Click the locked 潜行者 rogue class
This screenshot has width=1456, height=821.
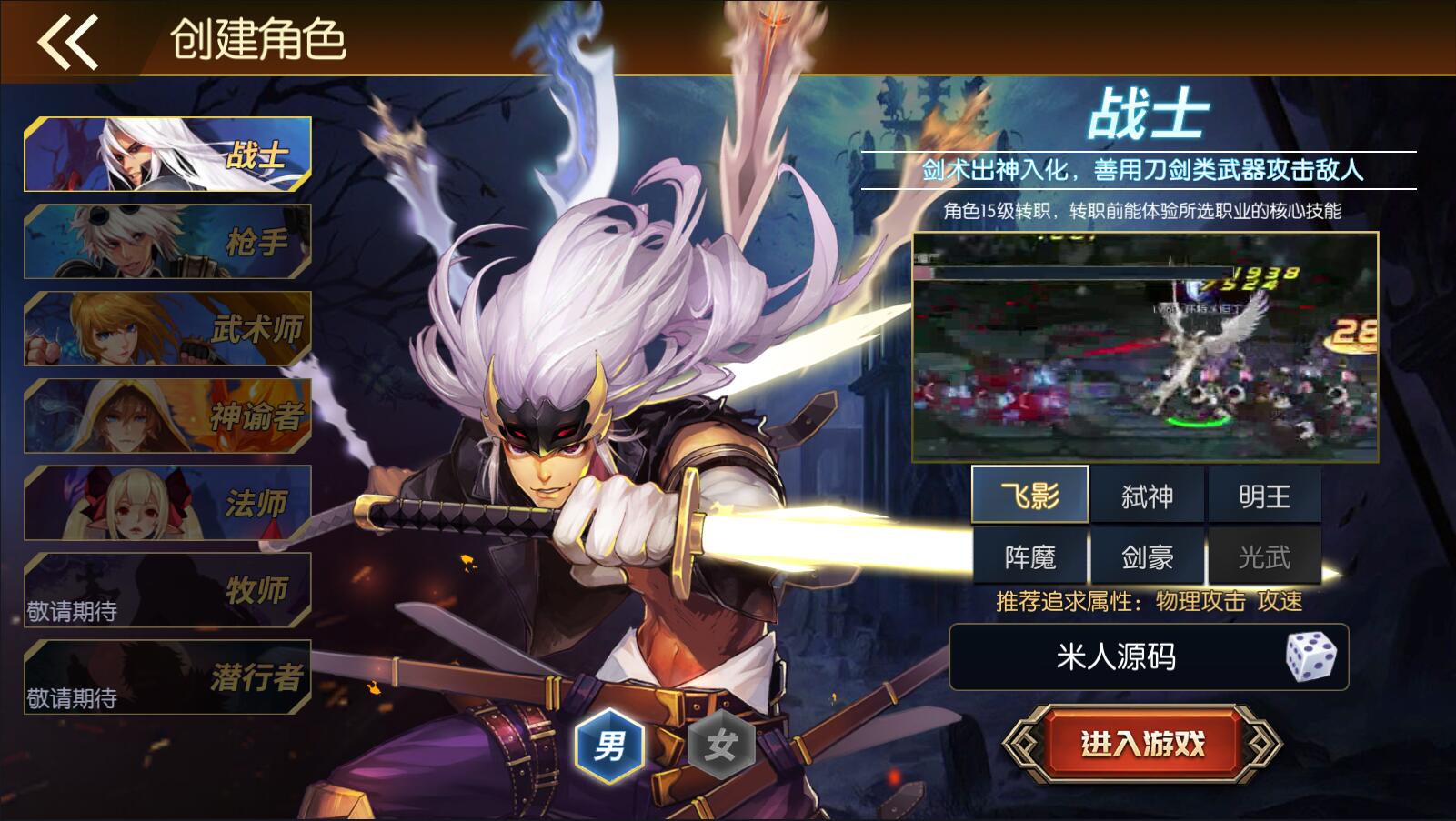(x=168, y=676)
